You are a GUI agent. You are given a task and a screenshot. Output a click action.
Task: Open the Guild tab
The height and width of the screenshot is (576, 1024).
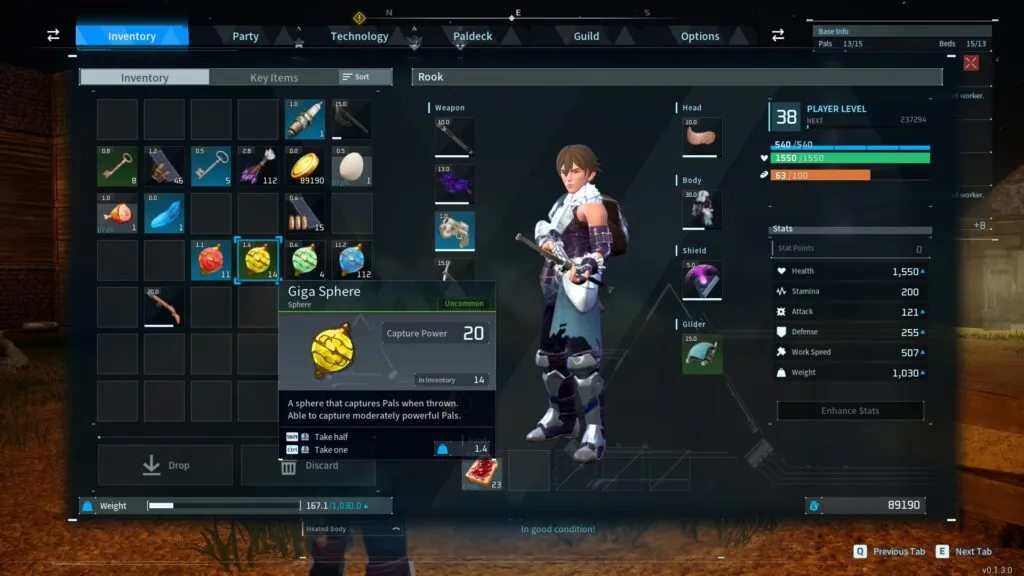pos(586,36)
